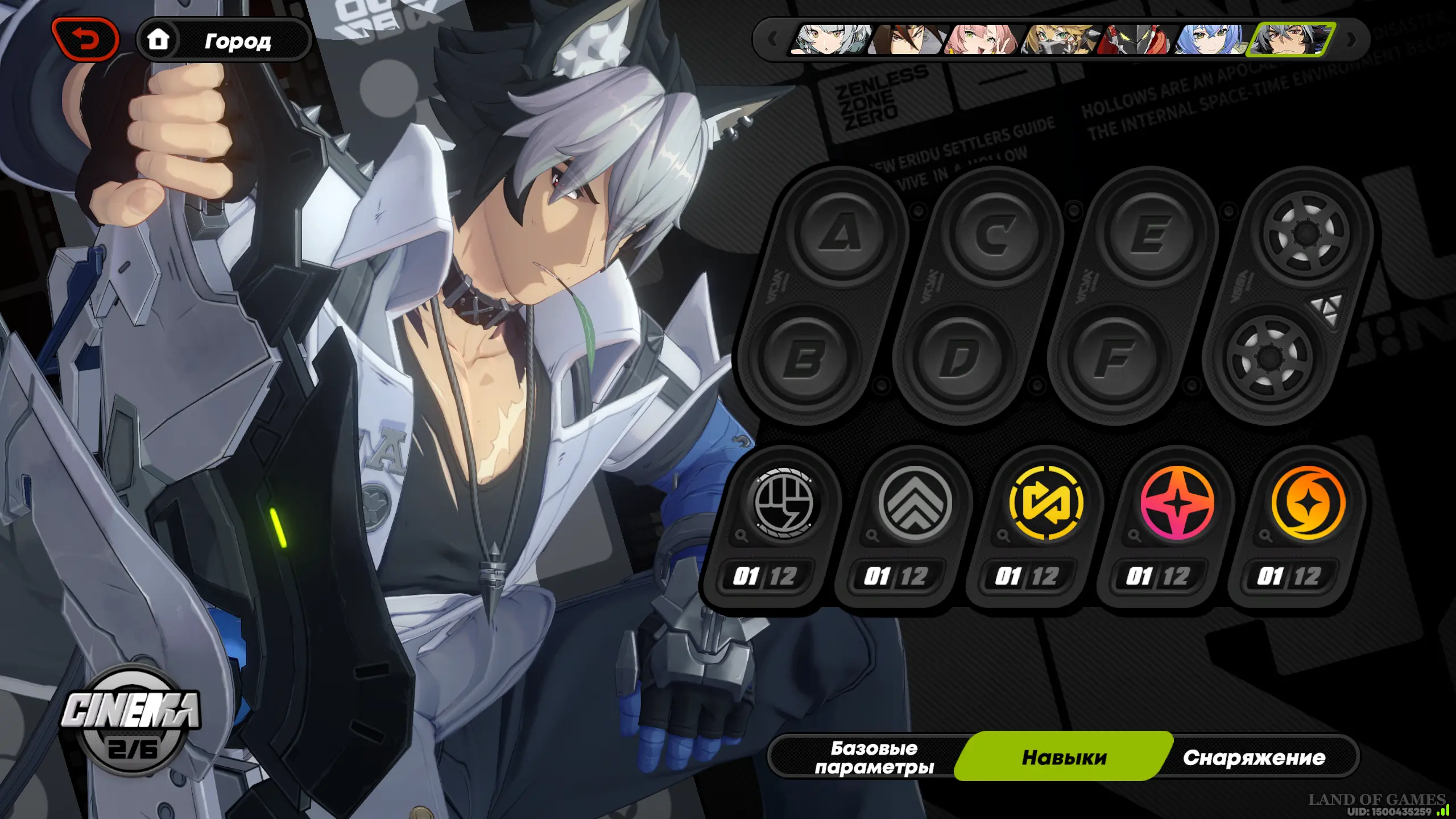Open the Снаряжение tab
Image resolution: width=1456 pixels, height=819 pixels.
1254,757
